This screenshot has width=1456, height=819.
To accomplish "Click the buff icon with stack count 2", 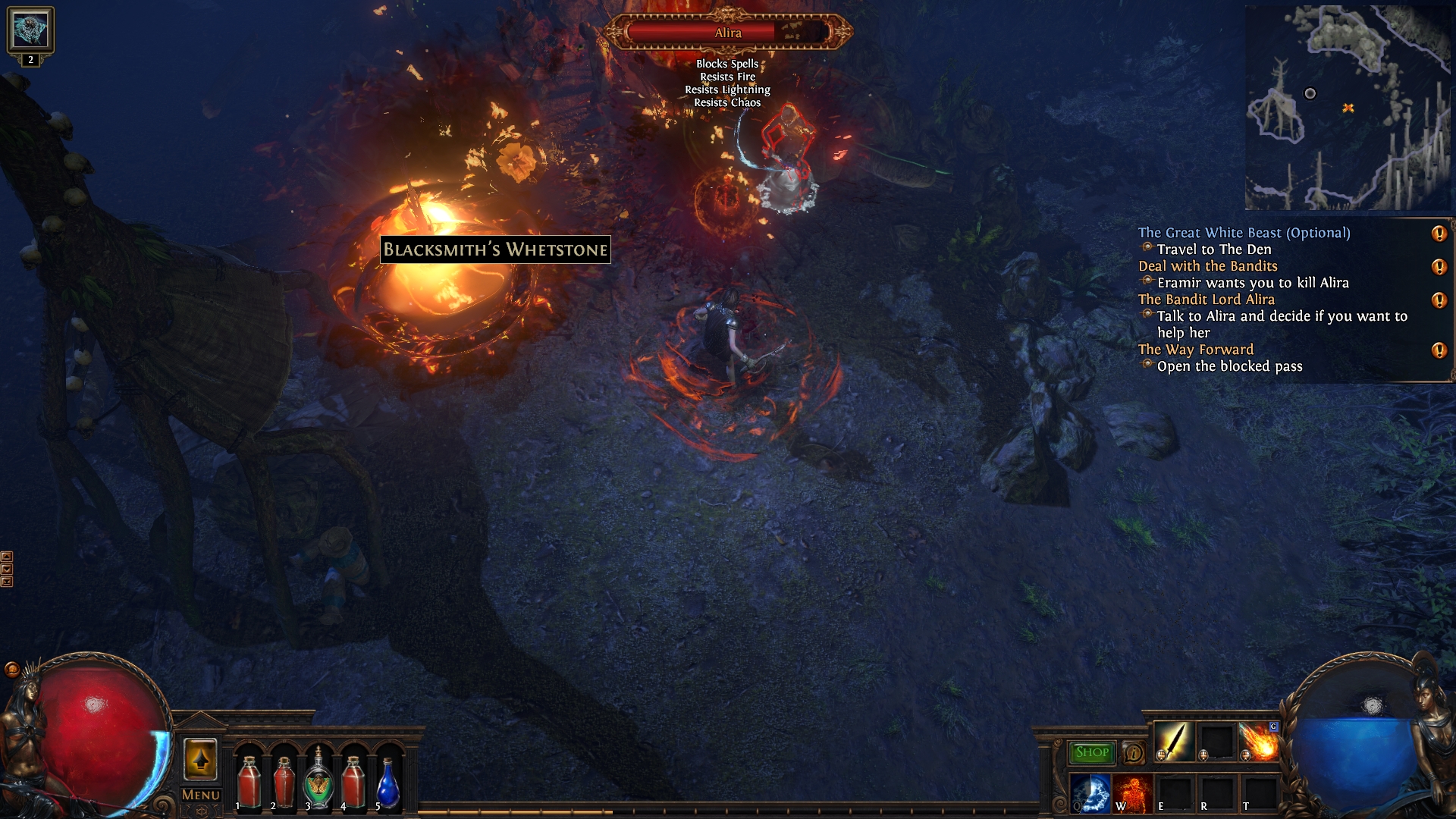I will pos(30,32).
